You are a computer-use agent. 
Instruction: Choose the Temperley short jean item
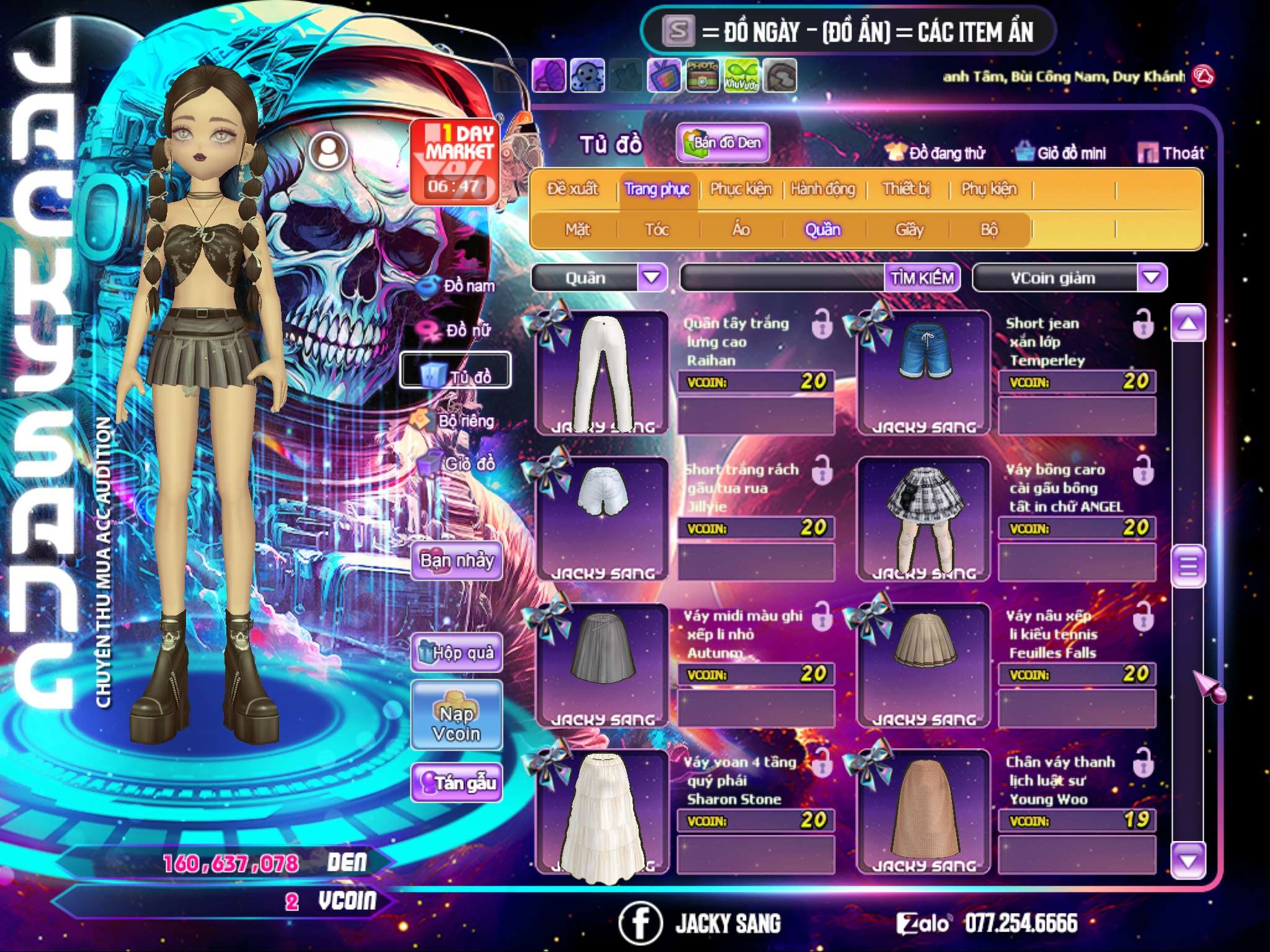pyautogui.click(x=924, y=372)
